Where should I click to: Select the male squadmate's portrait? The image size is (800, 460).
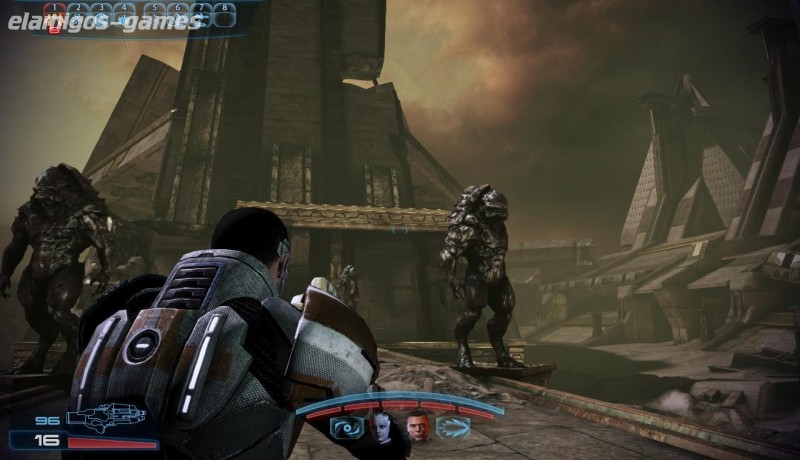418,428
